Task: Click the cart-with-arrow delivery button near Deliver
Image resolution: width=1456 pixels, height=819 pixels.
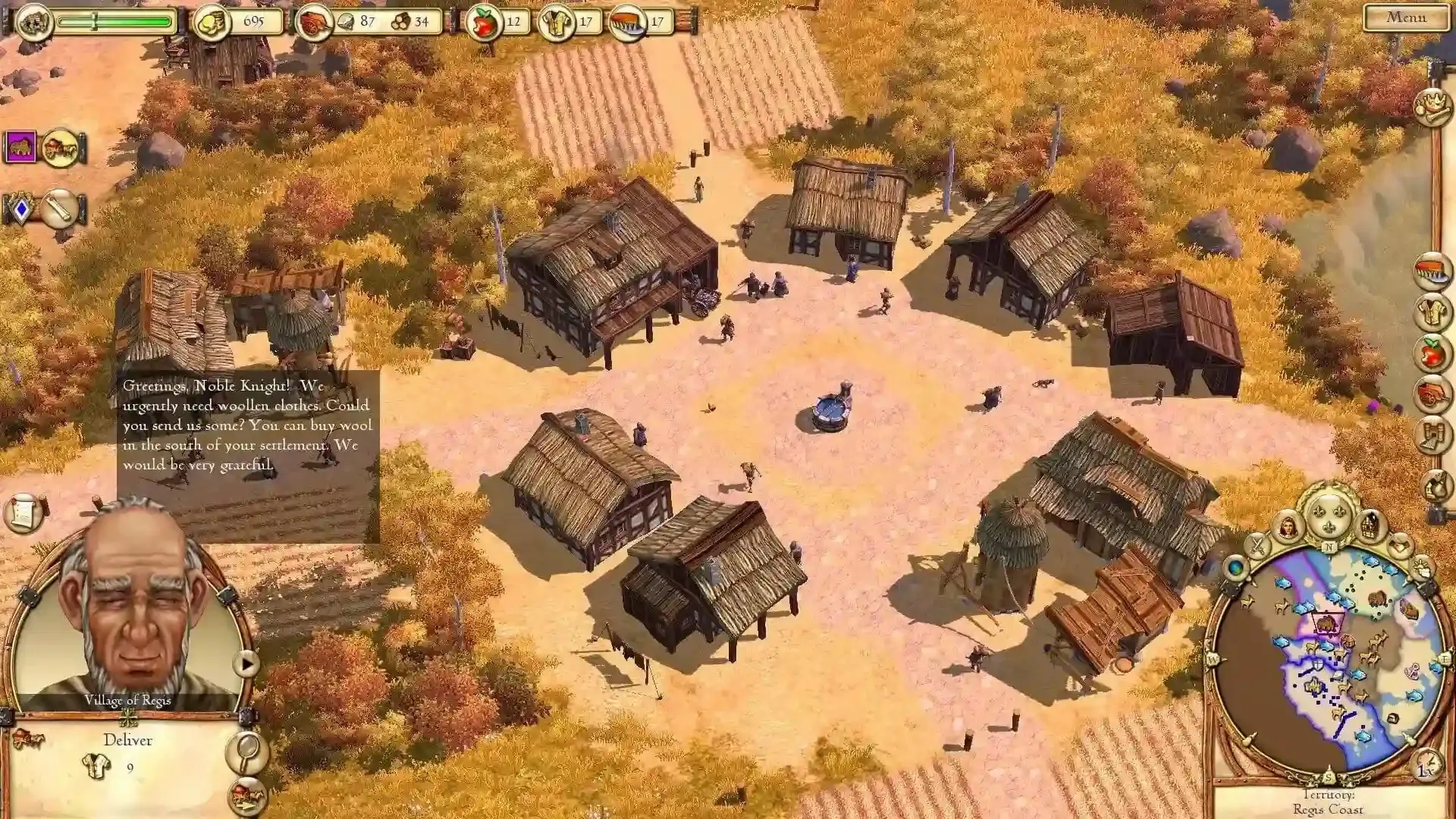Action: 246,796
